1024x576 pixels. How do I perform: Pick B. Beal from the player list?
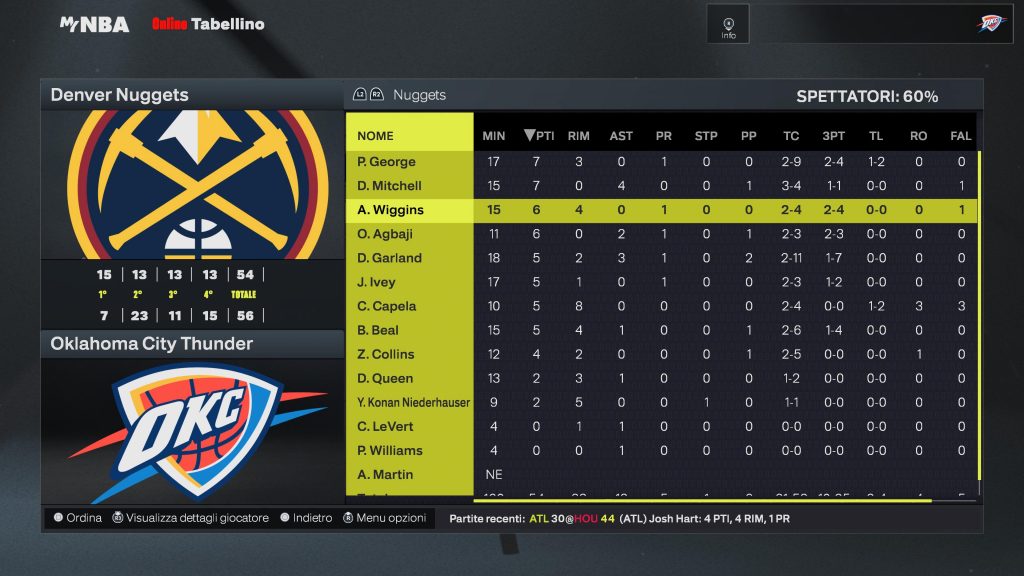point(378,330)
